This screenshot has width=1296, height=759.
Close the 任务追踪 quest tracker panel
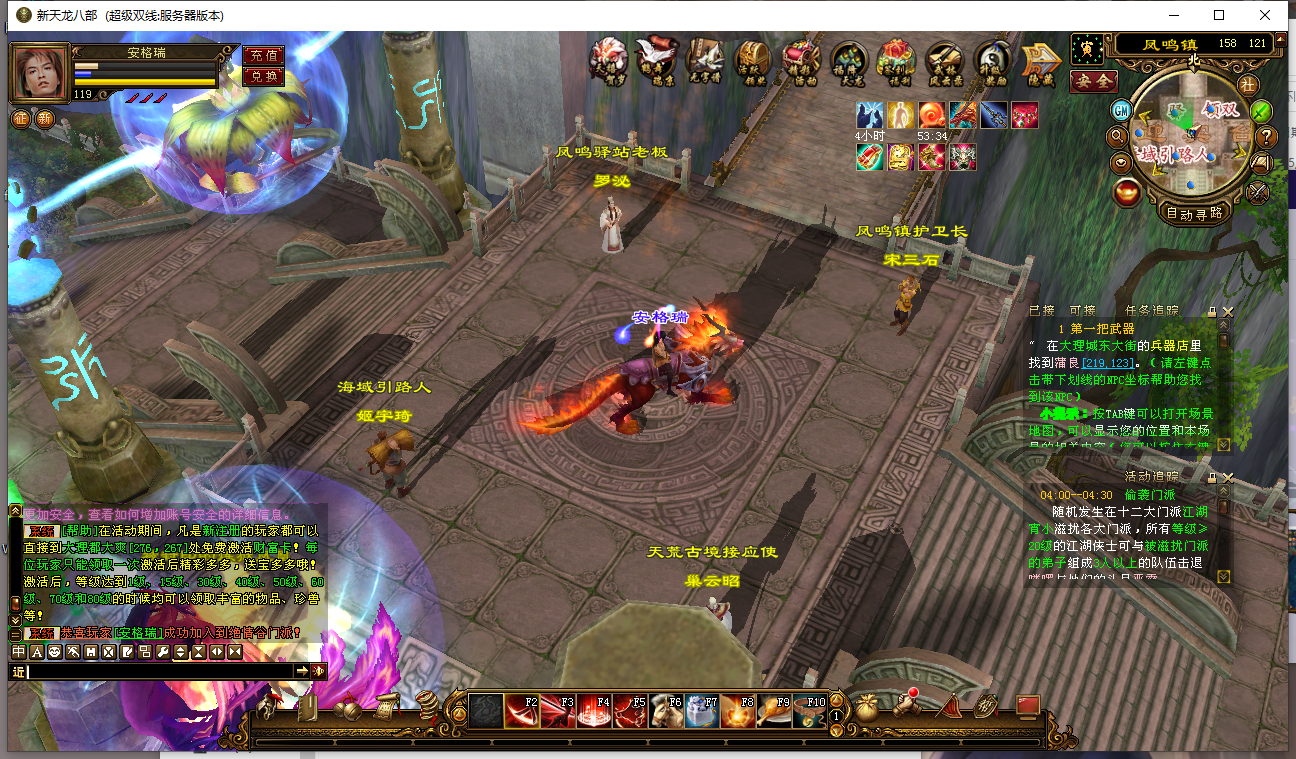click(1228, 312)
